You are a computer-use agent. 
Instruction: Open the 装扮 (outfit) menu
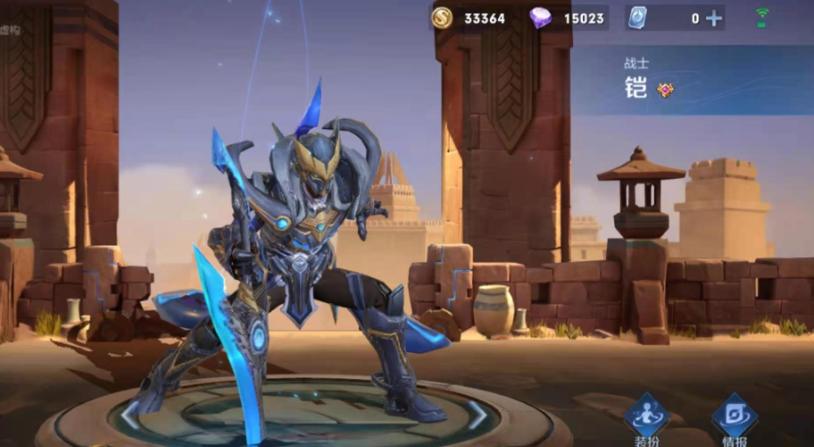646,420
